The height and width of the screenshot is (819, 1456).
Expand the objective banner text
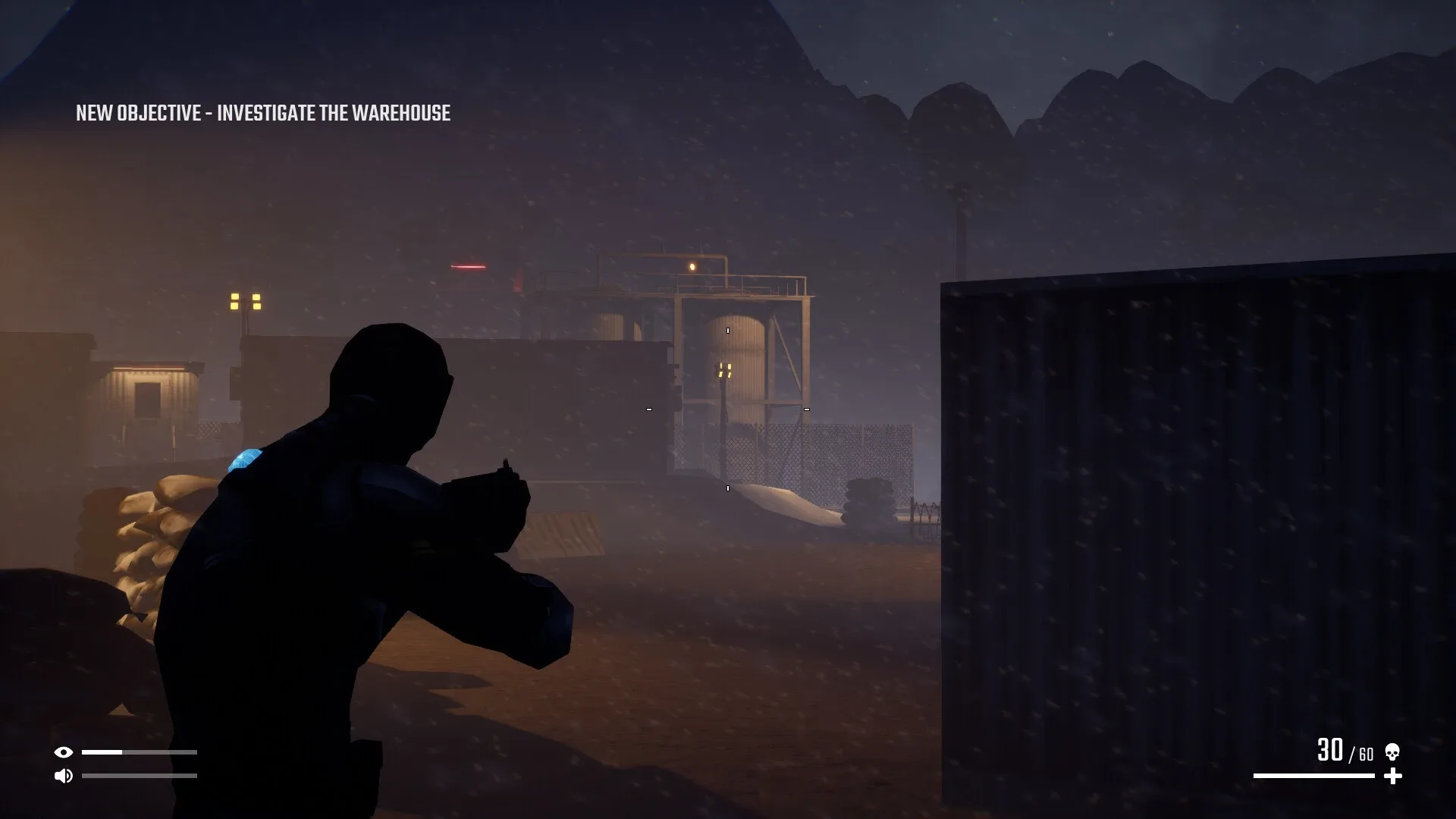tap(263, 114)
